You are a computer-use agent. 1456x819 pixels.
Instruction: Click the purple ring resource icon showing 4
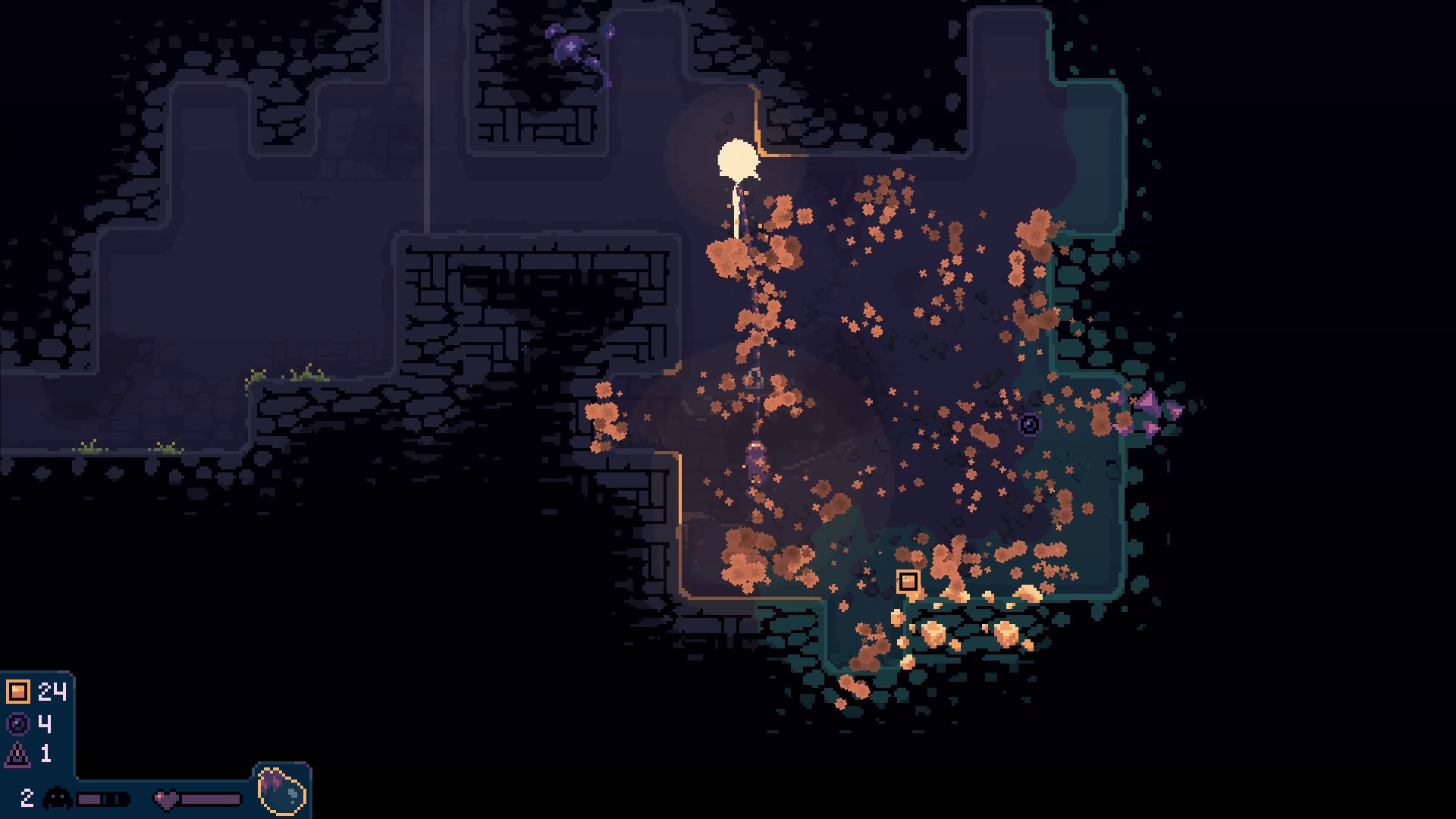point(18,723)
